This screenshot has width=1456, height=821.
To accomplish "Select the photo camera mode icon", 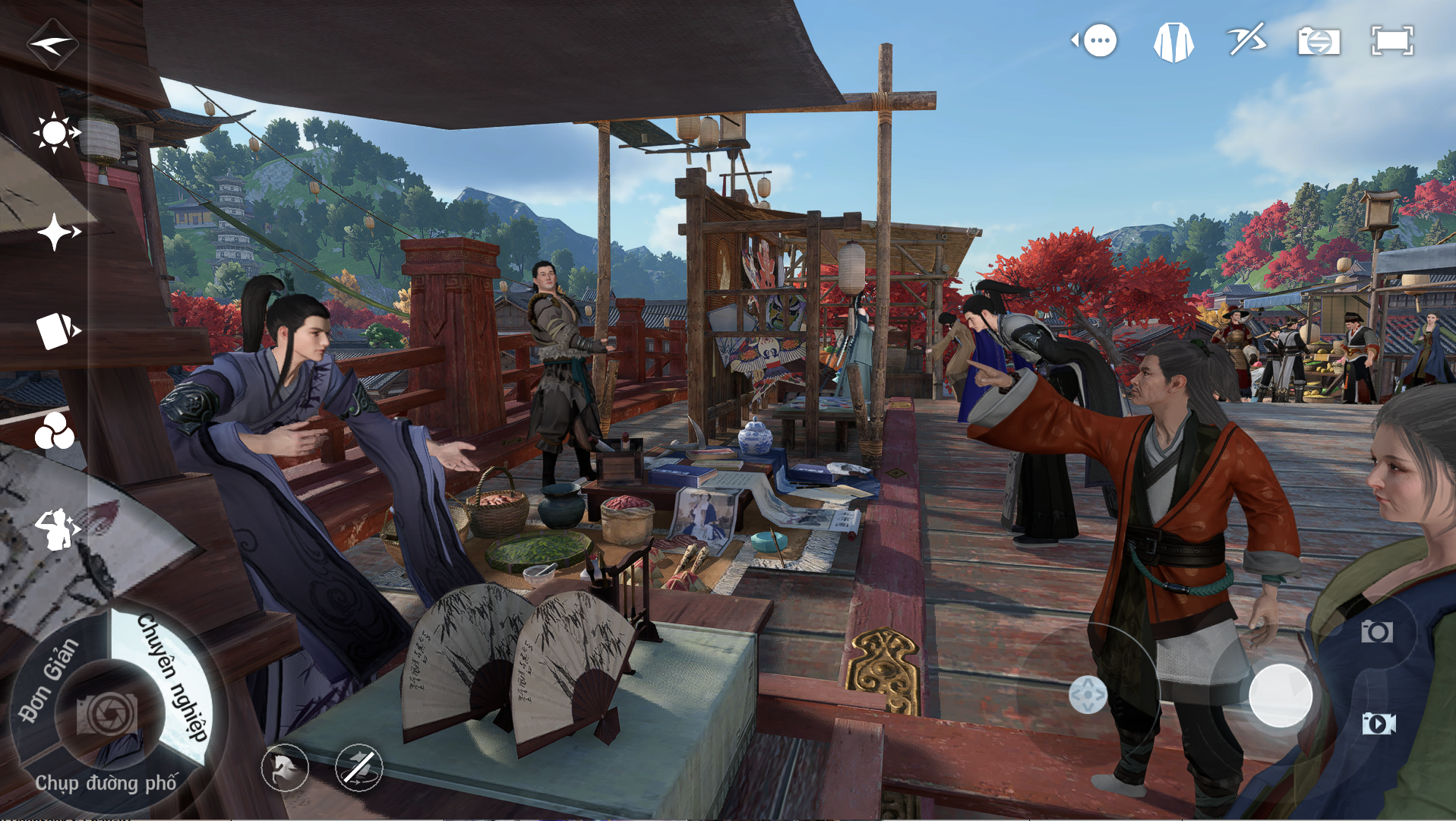I will [1376, 631].
